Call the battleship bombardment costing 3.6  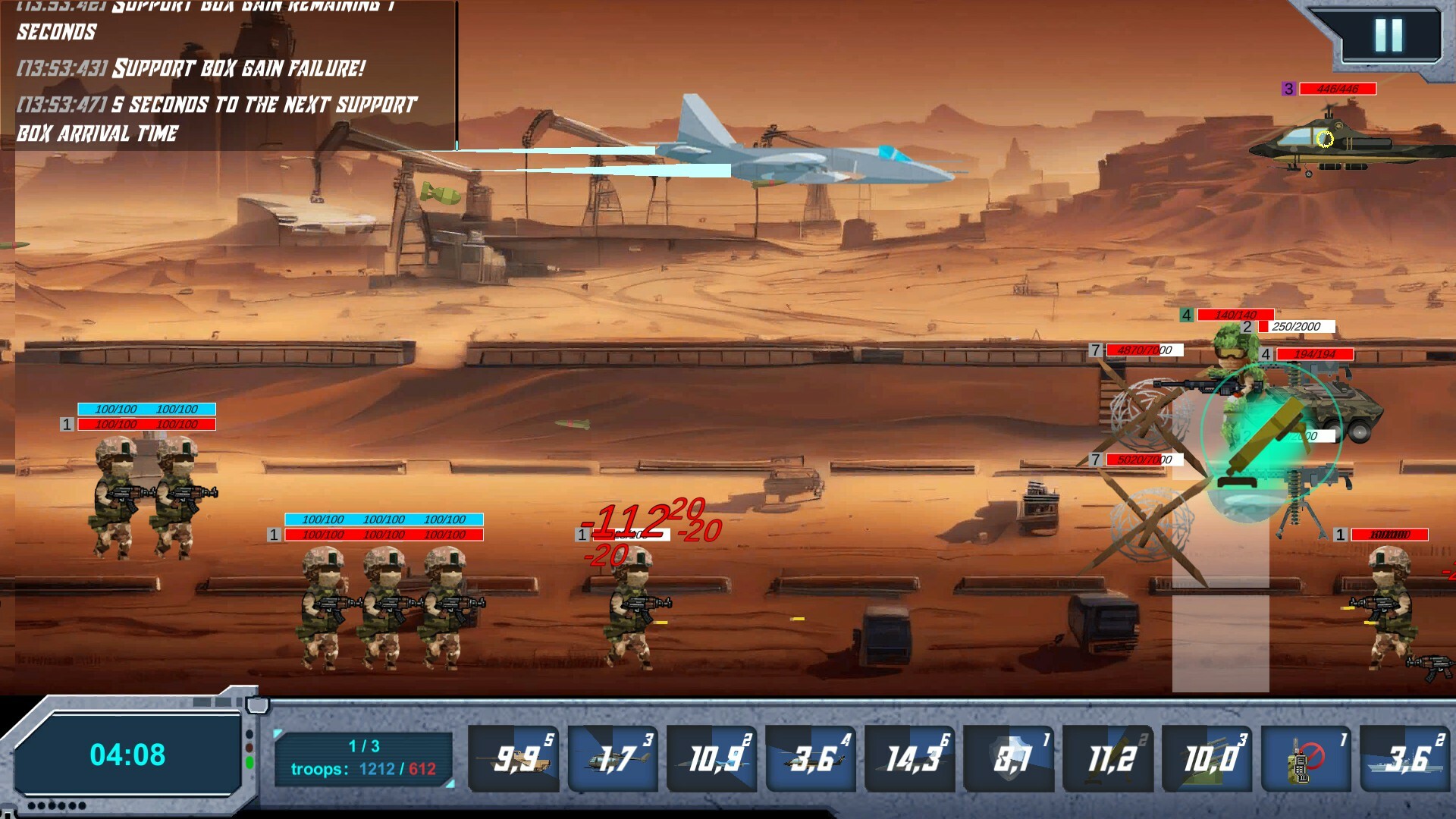click(1405, 757)
